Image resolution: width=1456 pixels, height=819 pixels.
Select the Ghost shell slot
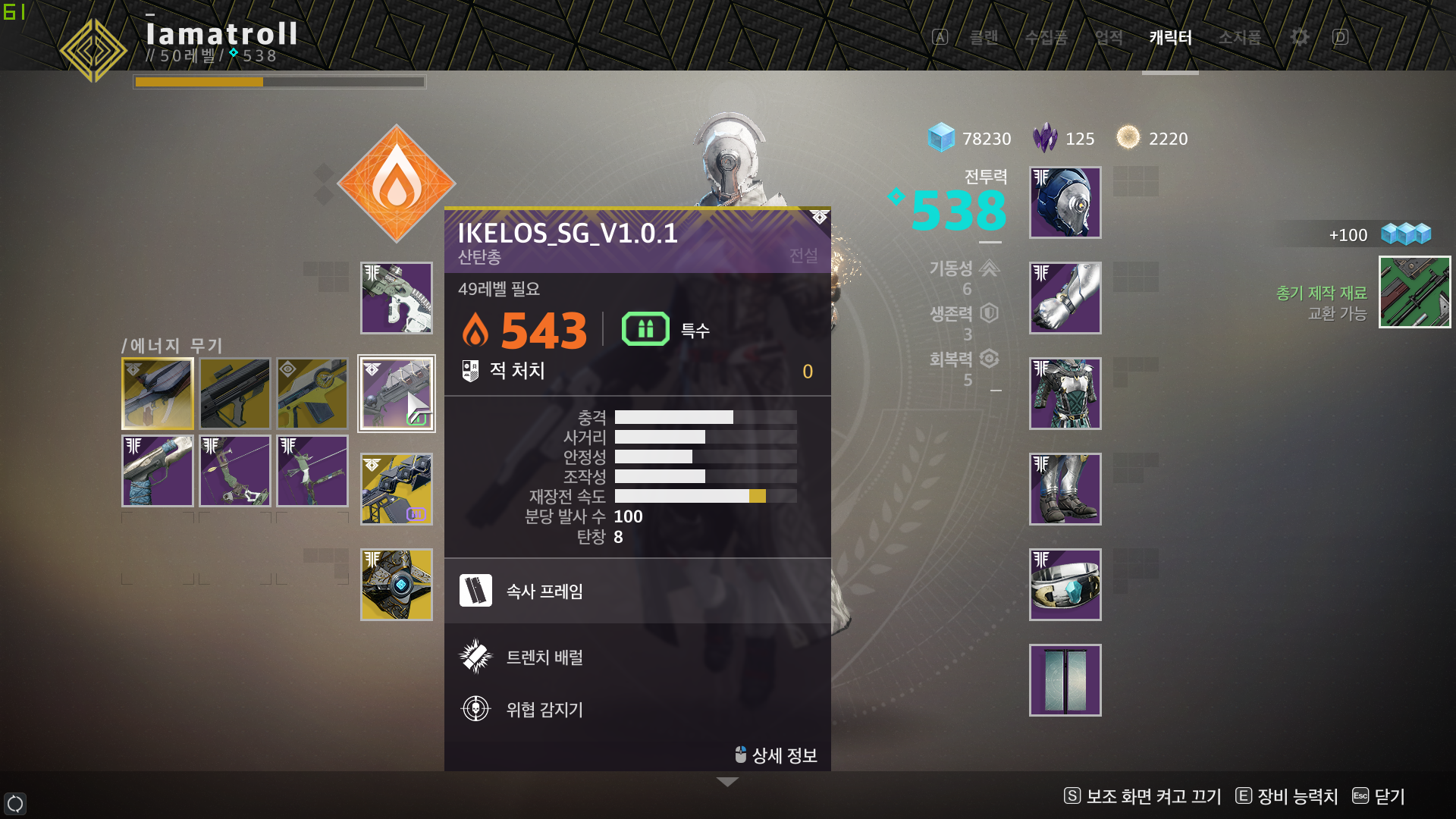click(x=396, y=585)
